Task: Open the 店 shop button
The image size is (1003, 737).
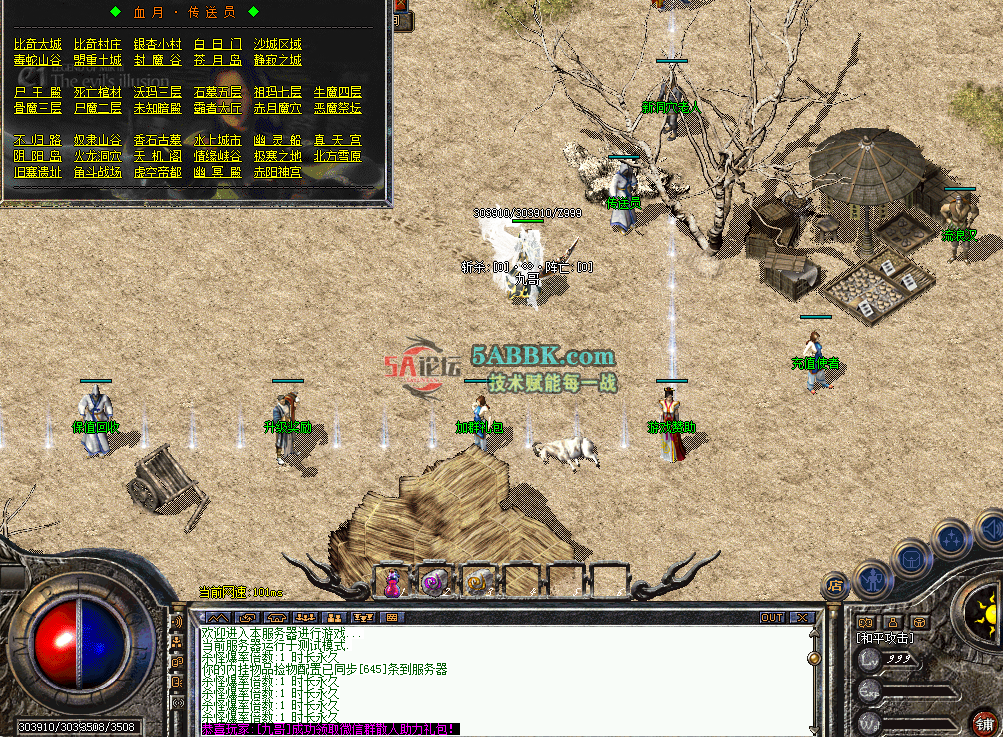Action: pos(836,585)
